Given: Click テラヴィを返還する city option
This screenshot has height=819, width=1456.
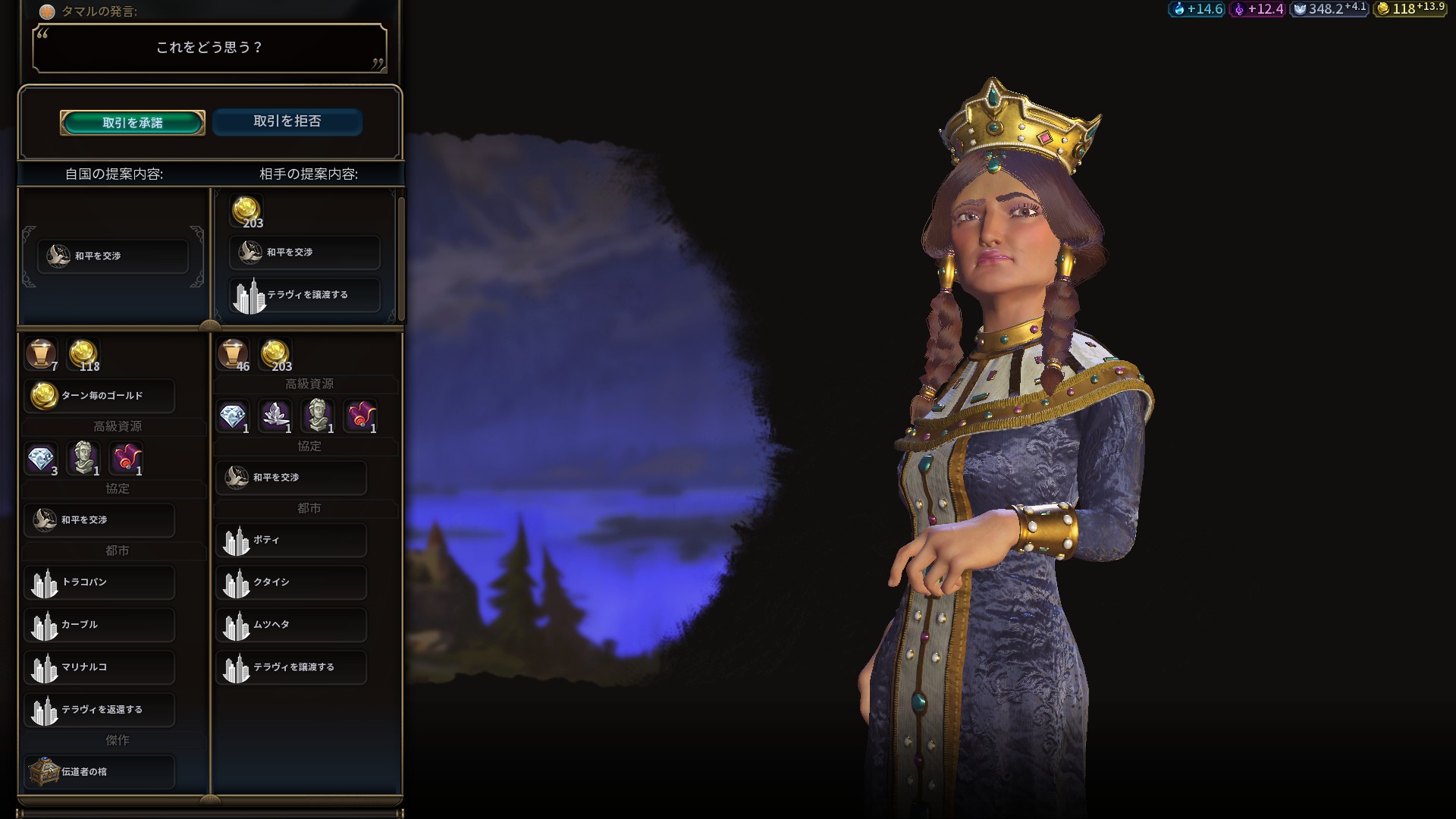Looking at the screenshot, I should (x=99, y=710).
